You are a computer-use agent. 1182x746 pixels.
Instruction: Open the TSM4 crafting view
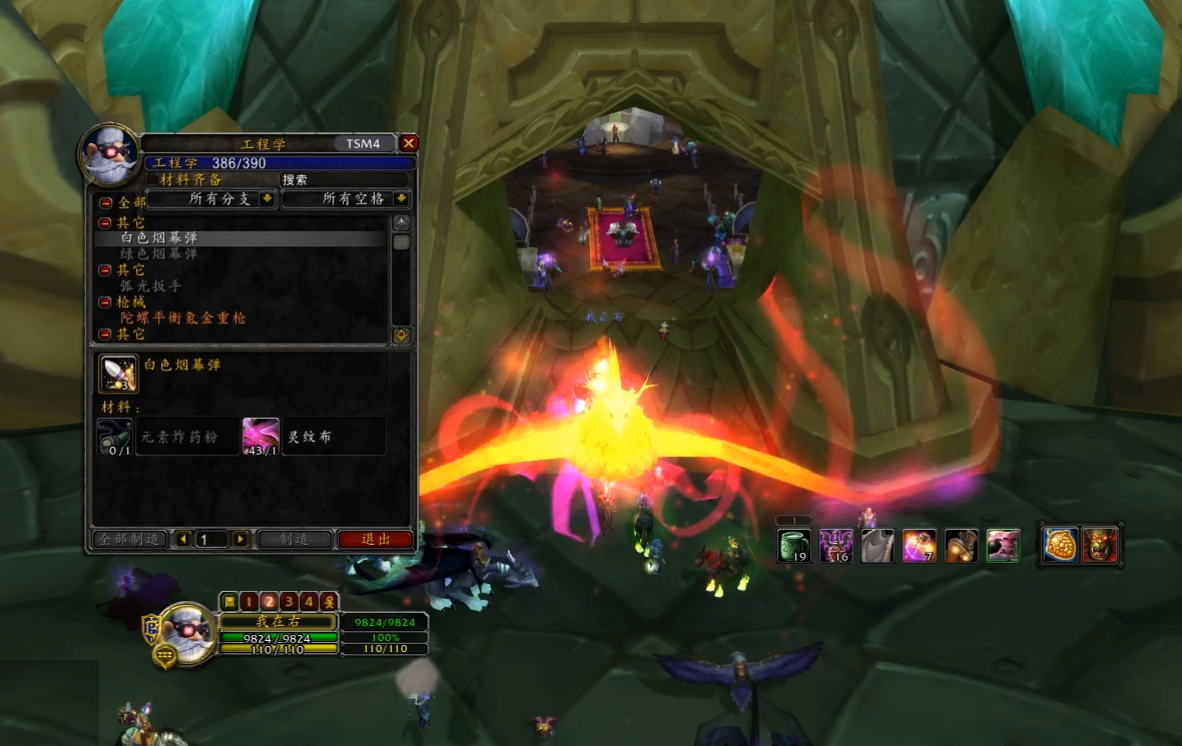[x=363, y=143]
